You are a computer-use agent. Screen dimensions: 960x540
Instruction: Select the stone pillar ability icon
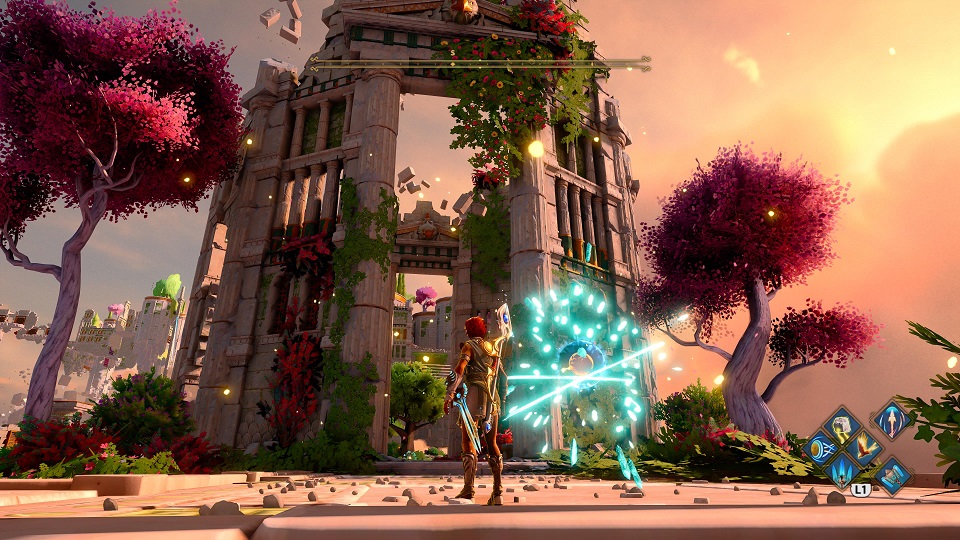coord(890,475)
